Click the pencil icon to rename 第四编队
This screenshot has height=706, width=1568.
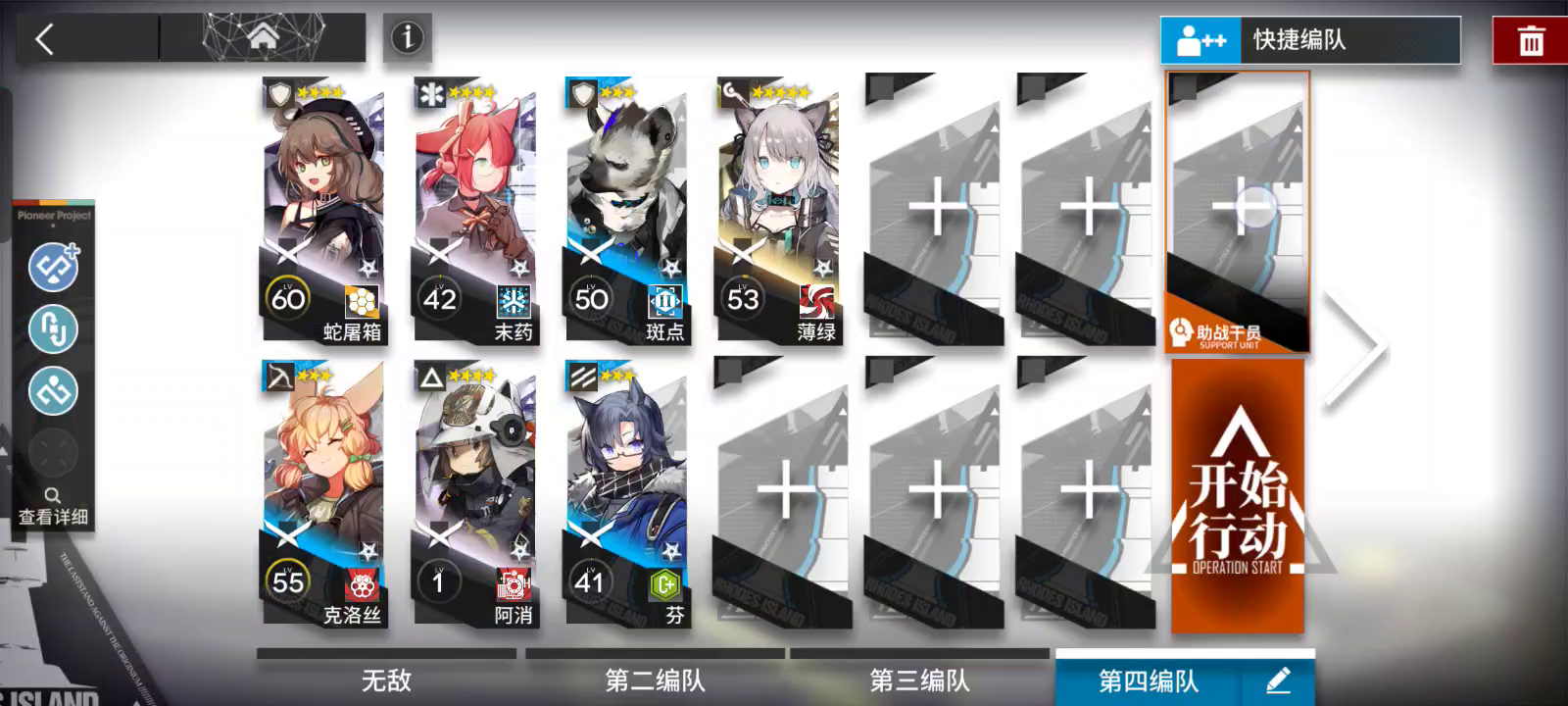(x=1279, y=679)
